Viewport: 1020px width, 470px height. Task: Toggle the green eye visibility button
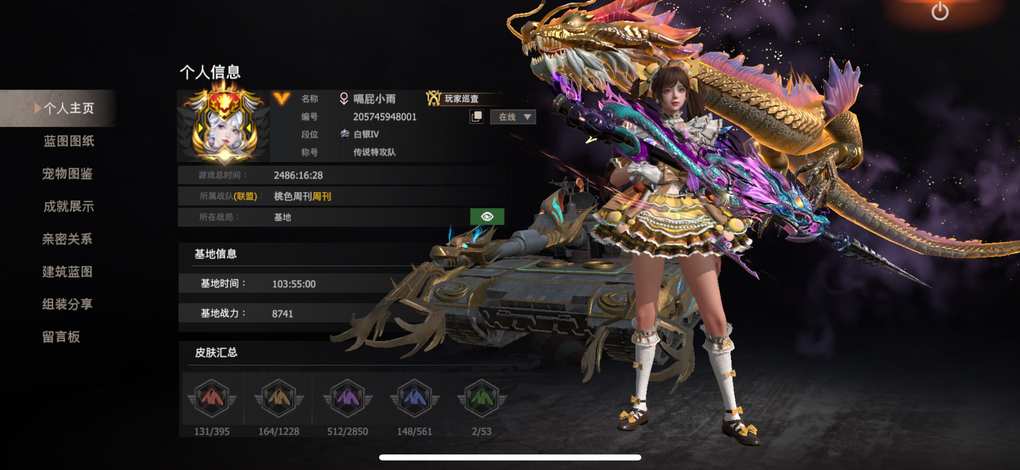click(x=487, y=216)
